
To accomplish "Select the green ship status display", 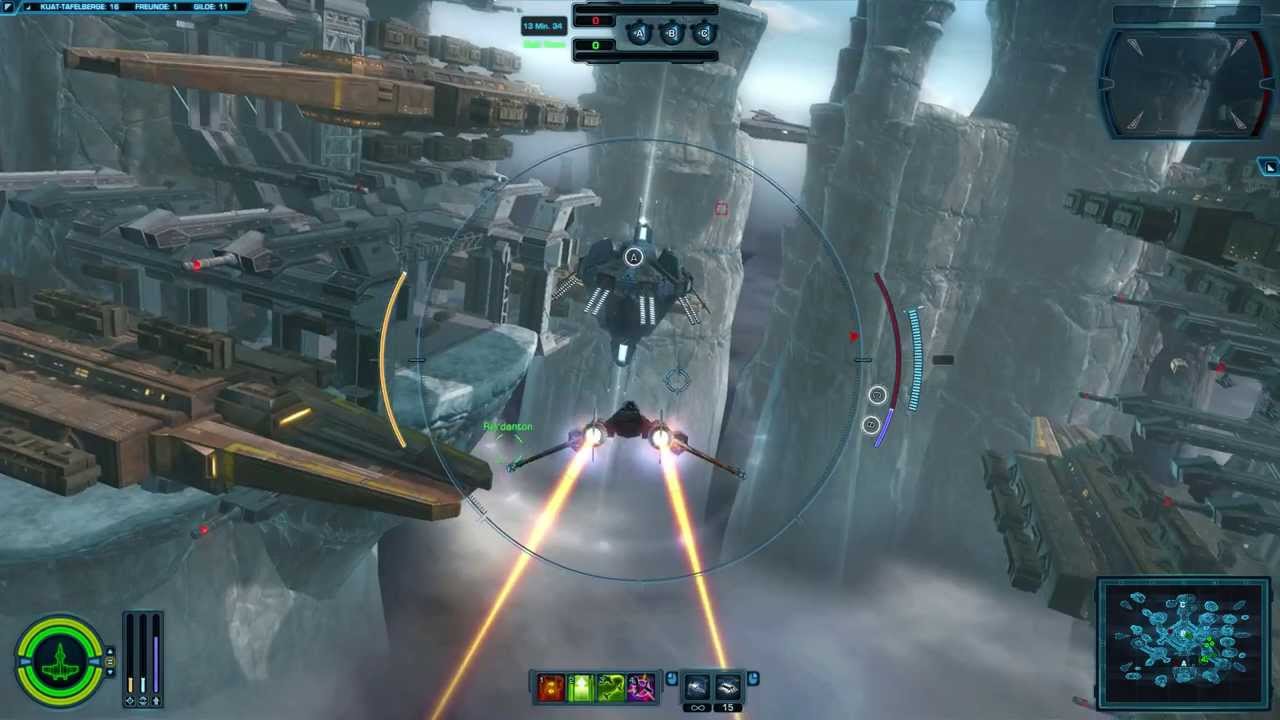I will pyautogui.click(x=60, y=660).
